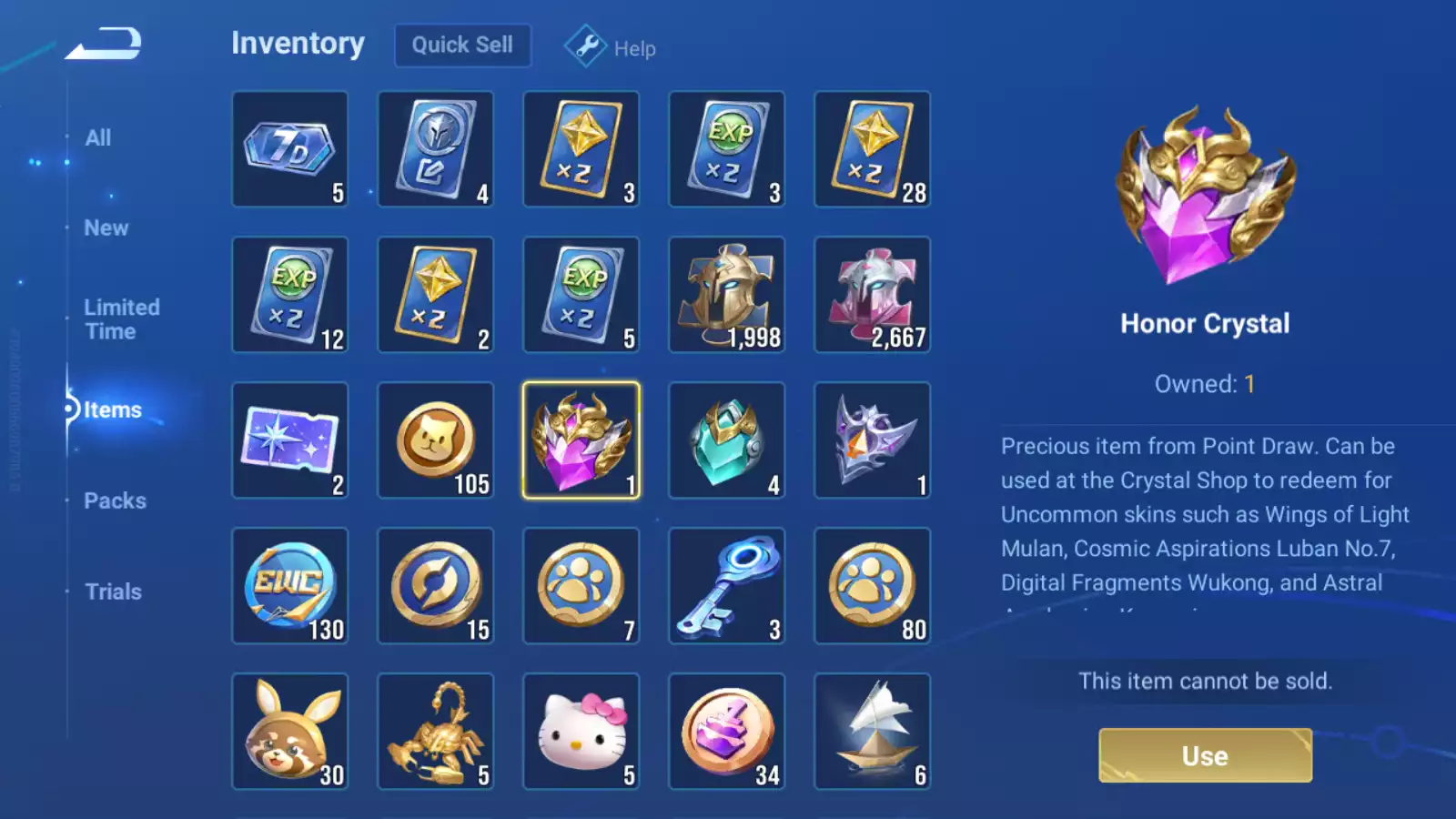Image resolution: width=1456 pixels, height=819 pixels.
Task: Select the Hero Fragment stack of 1,998
Action: [x=727, y=294]
